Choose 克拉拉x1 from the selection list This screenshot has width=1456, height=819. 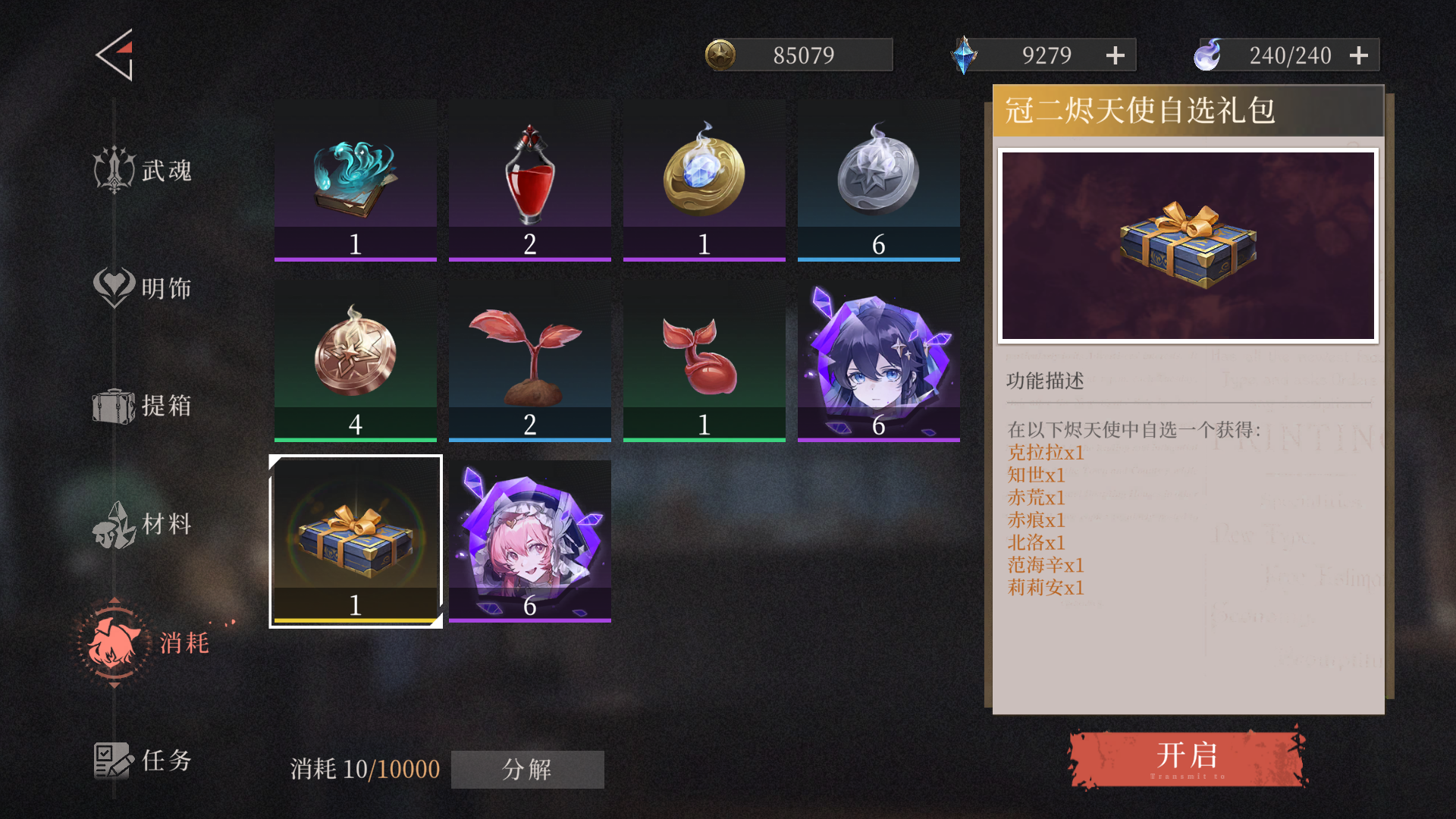click(x=1045, y=452)
